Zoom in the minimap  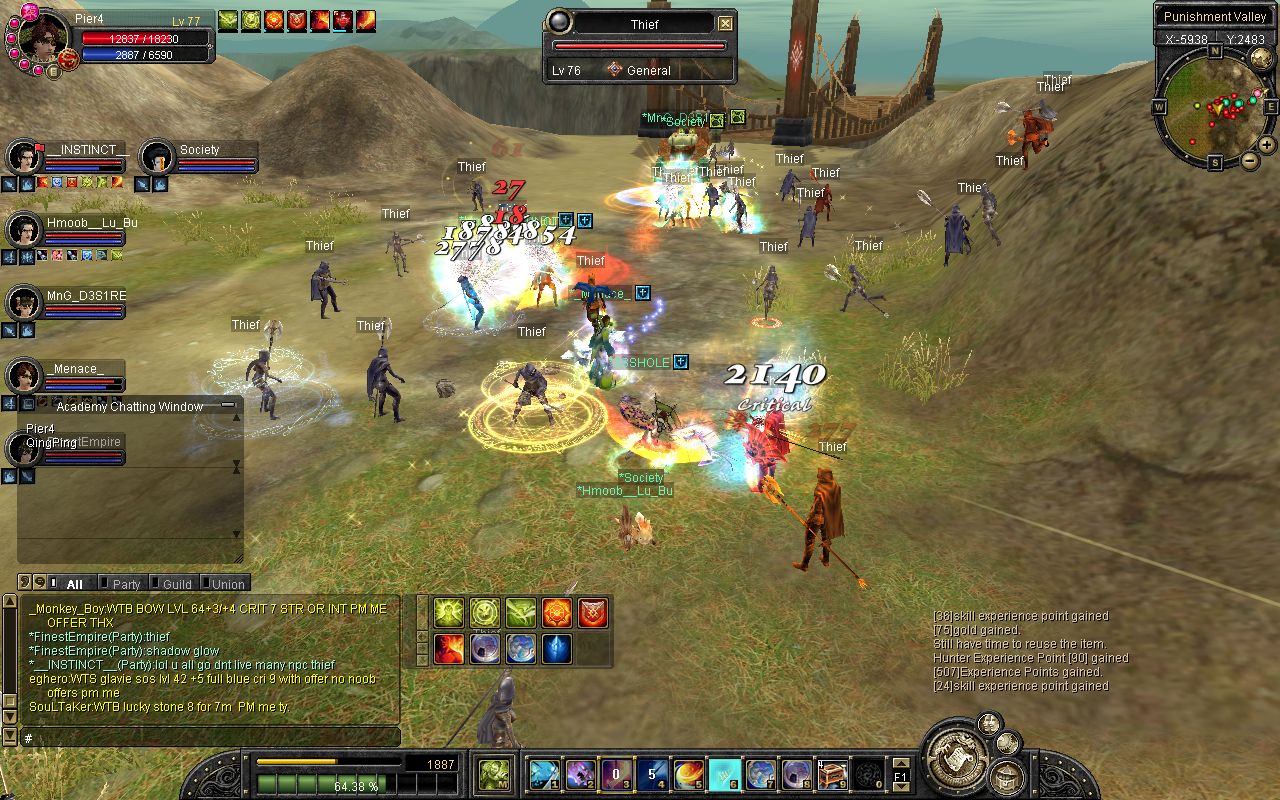pos(1267,145)
